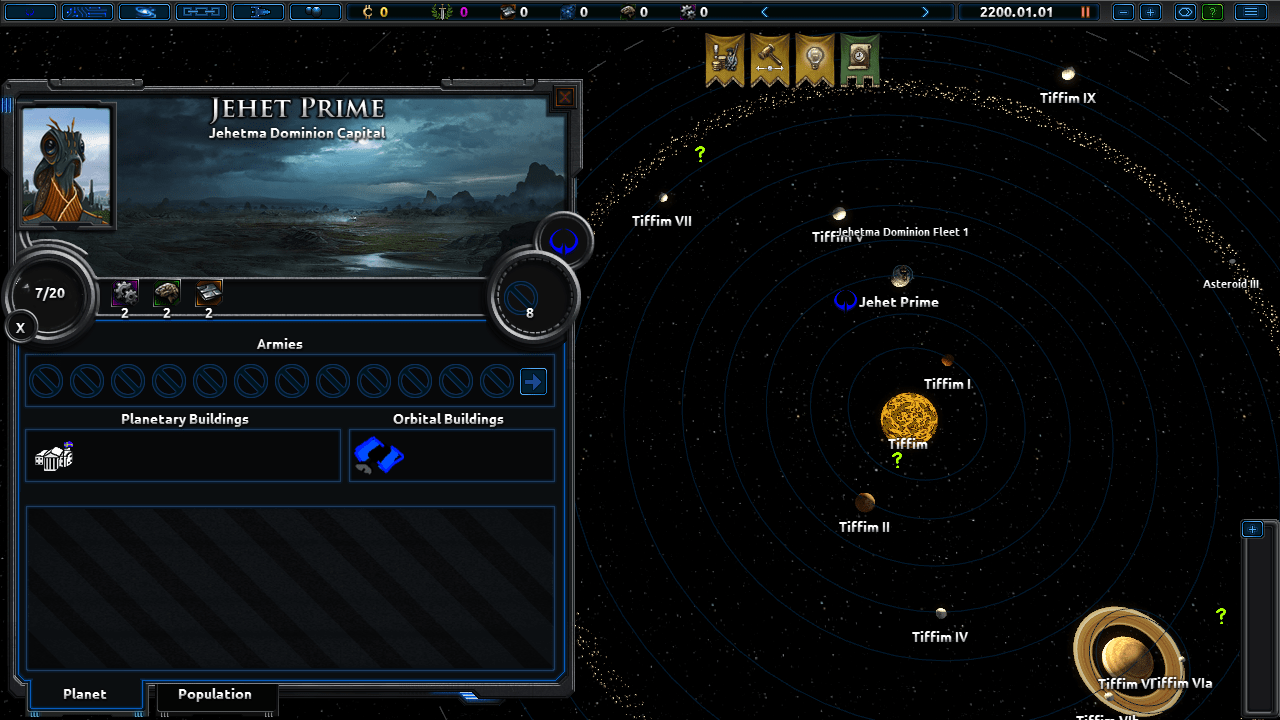
Task: Select the colonial building in Planetary Buildings
Action: pyautogui.click(x=55, y=455)
